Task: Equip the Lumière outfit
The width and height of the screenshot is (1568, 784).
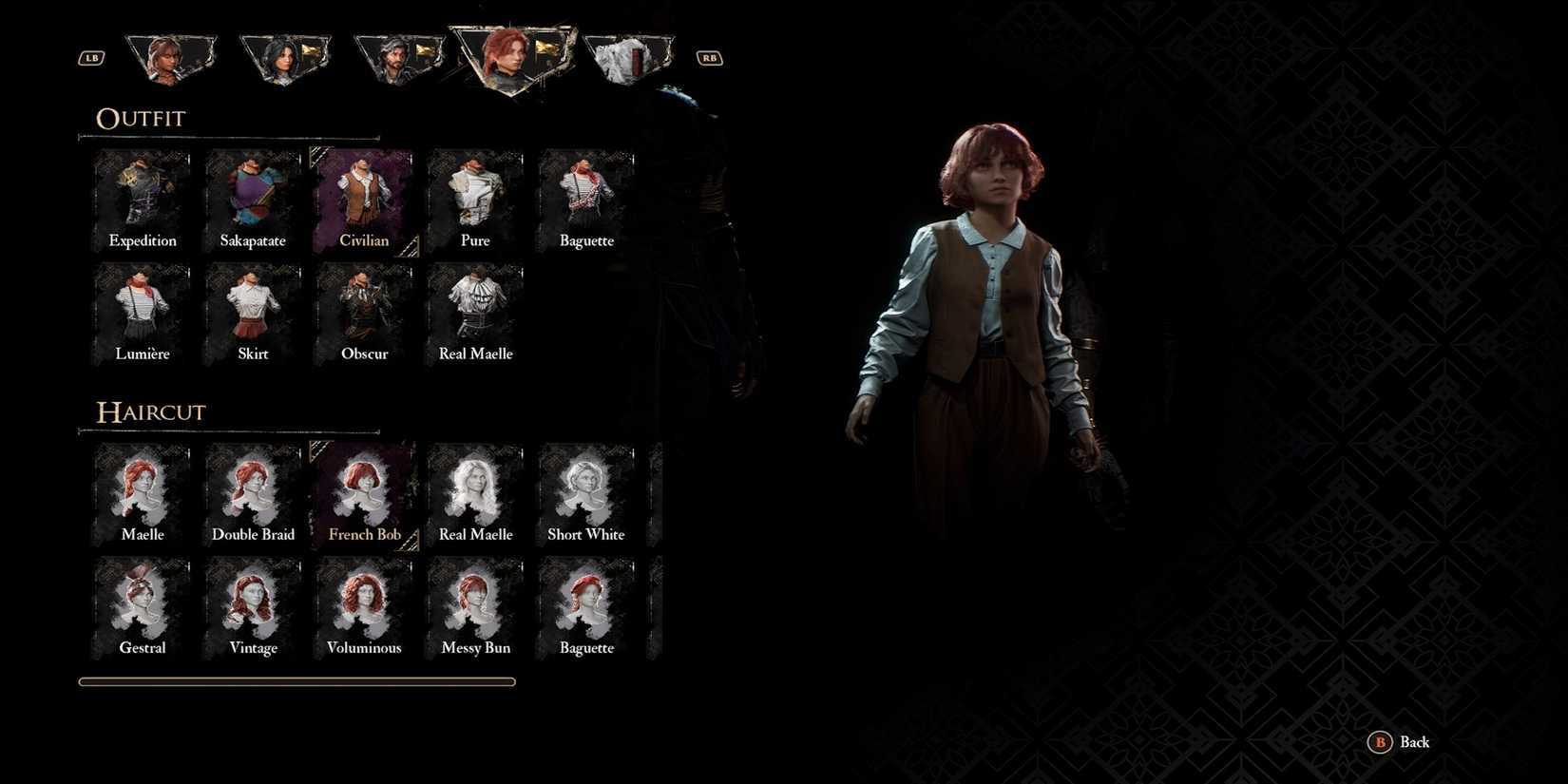Action: click(x=142, y=308)
